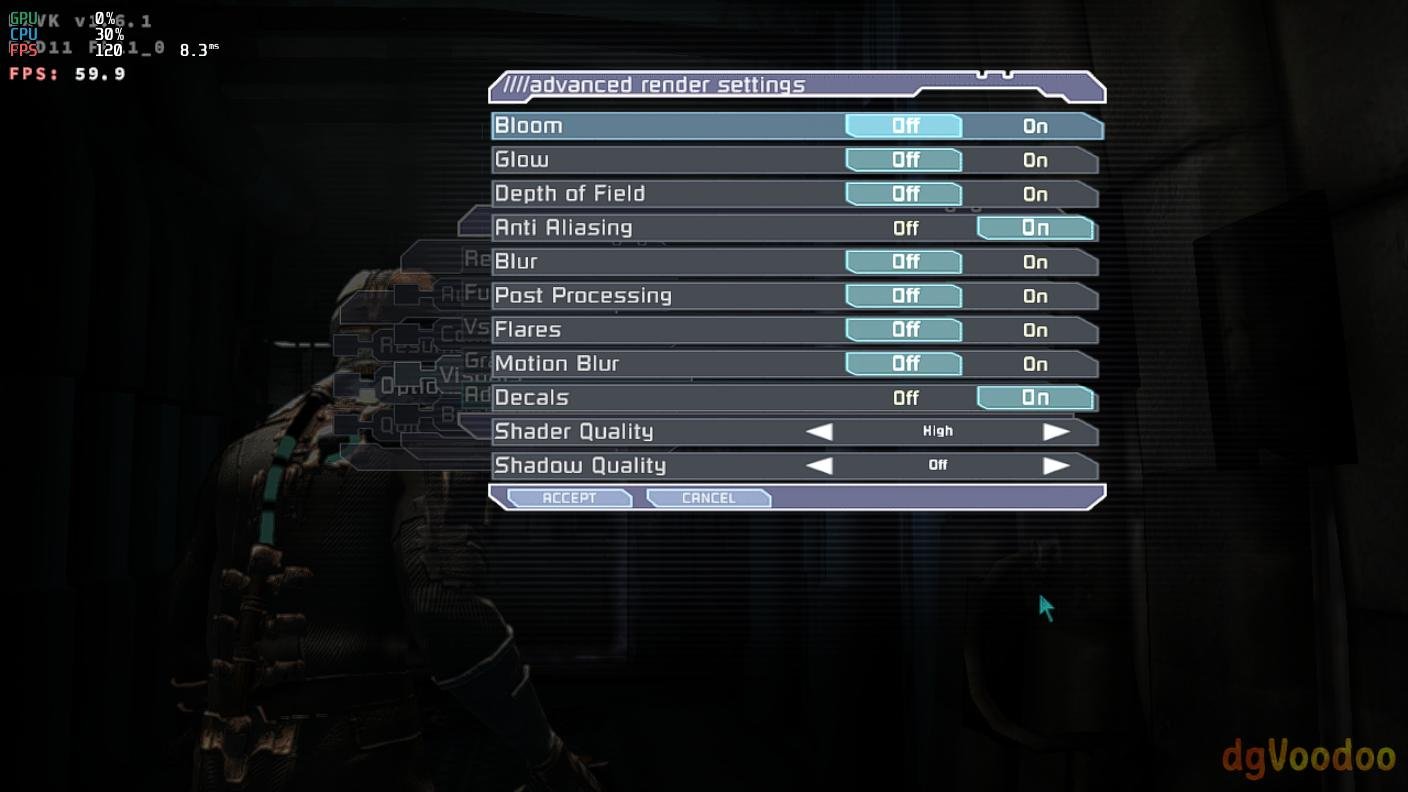Turn Decals off
The height and width of the screenshot is (792, 1408).
click(x=905, y=398)
